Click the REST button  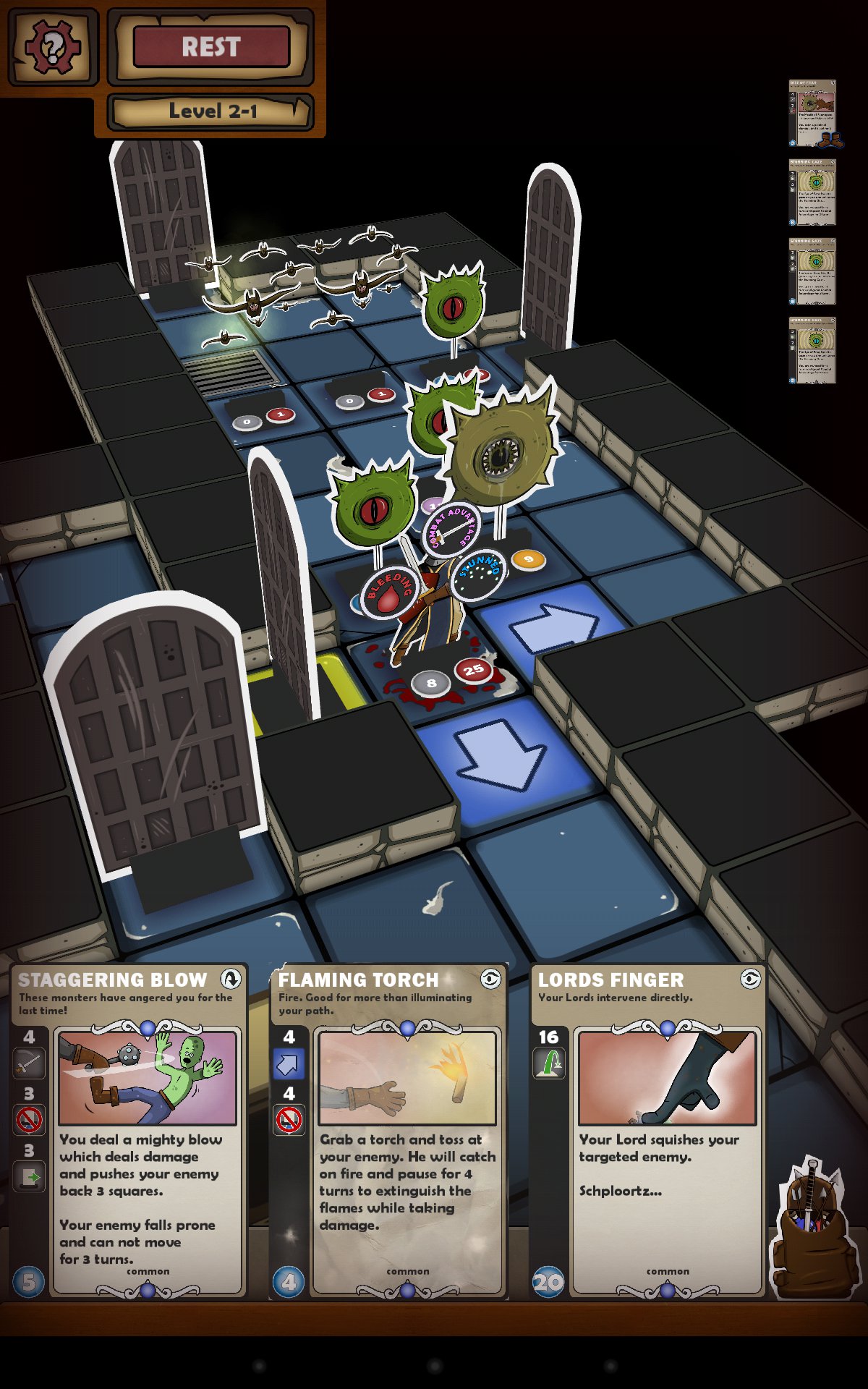tap(211, 47)
